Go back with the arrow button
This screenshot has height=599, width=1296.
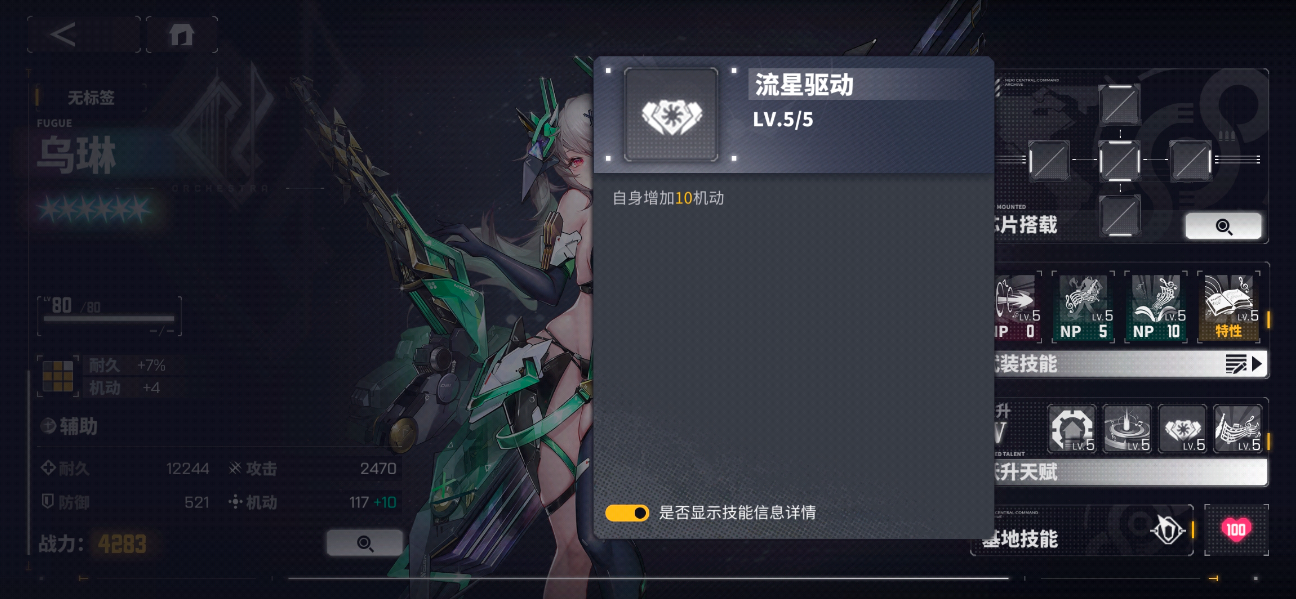66,35
